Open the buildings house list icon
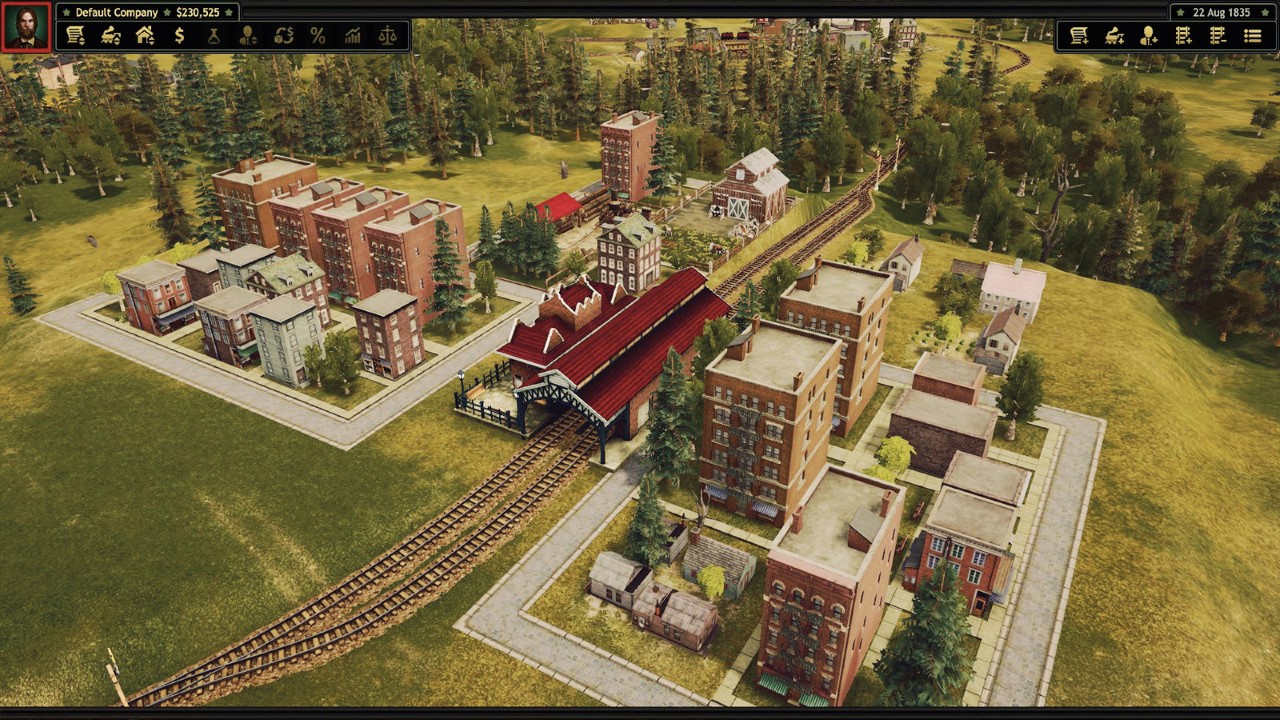The height and width of the screenshot is (720, 1280). click(145, 36)
